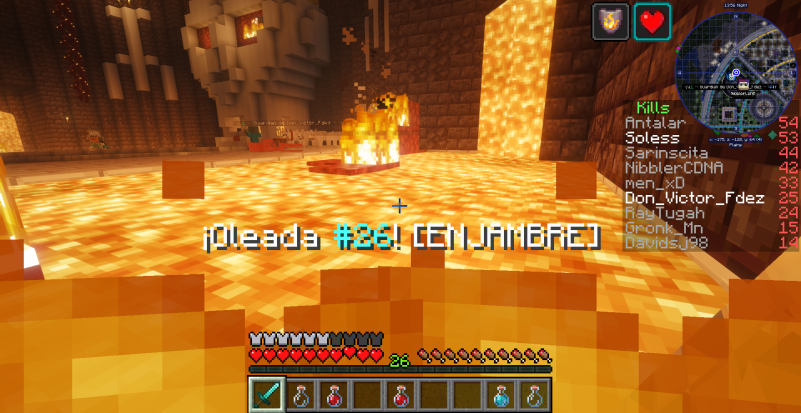Select Antalar in the Kills list
Screen dimensions: 801x413
650,122
